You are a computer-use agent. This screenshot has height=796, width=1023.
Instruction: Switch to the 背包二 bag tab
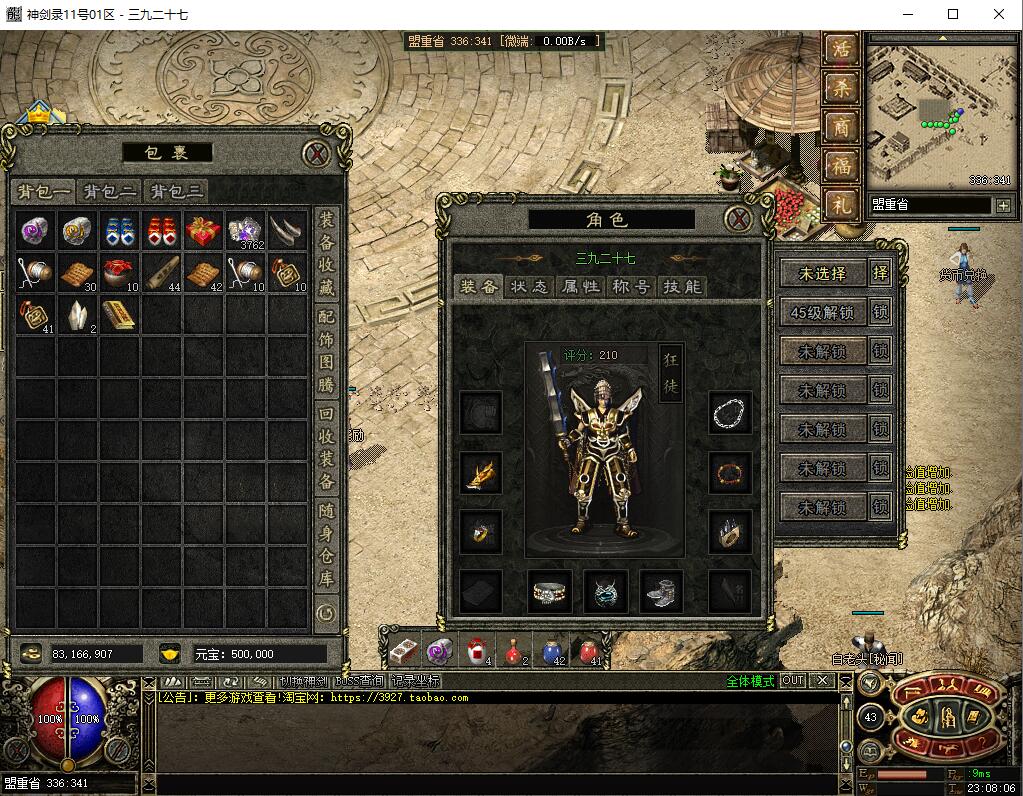tap(109, 192)
